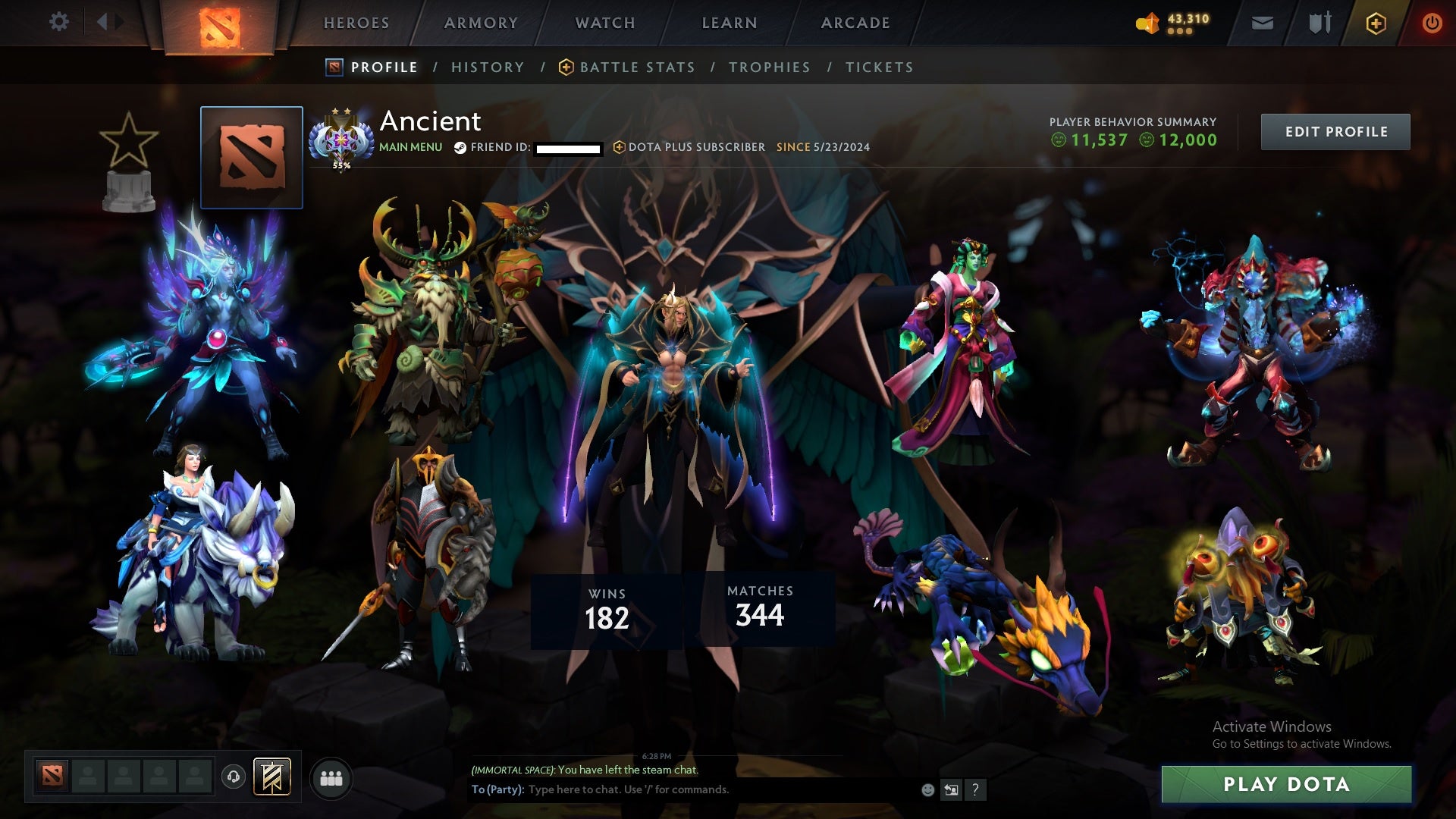1456x819 pixels.
Task: Toggle voice chat with the headset icon
Action: (233, 777)
